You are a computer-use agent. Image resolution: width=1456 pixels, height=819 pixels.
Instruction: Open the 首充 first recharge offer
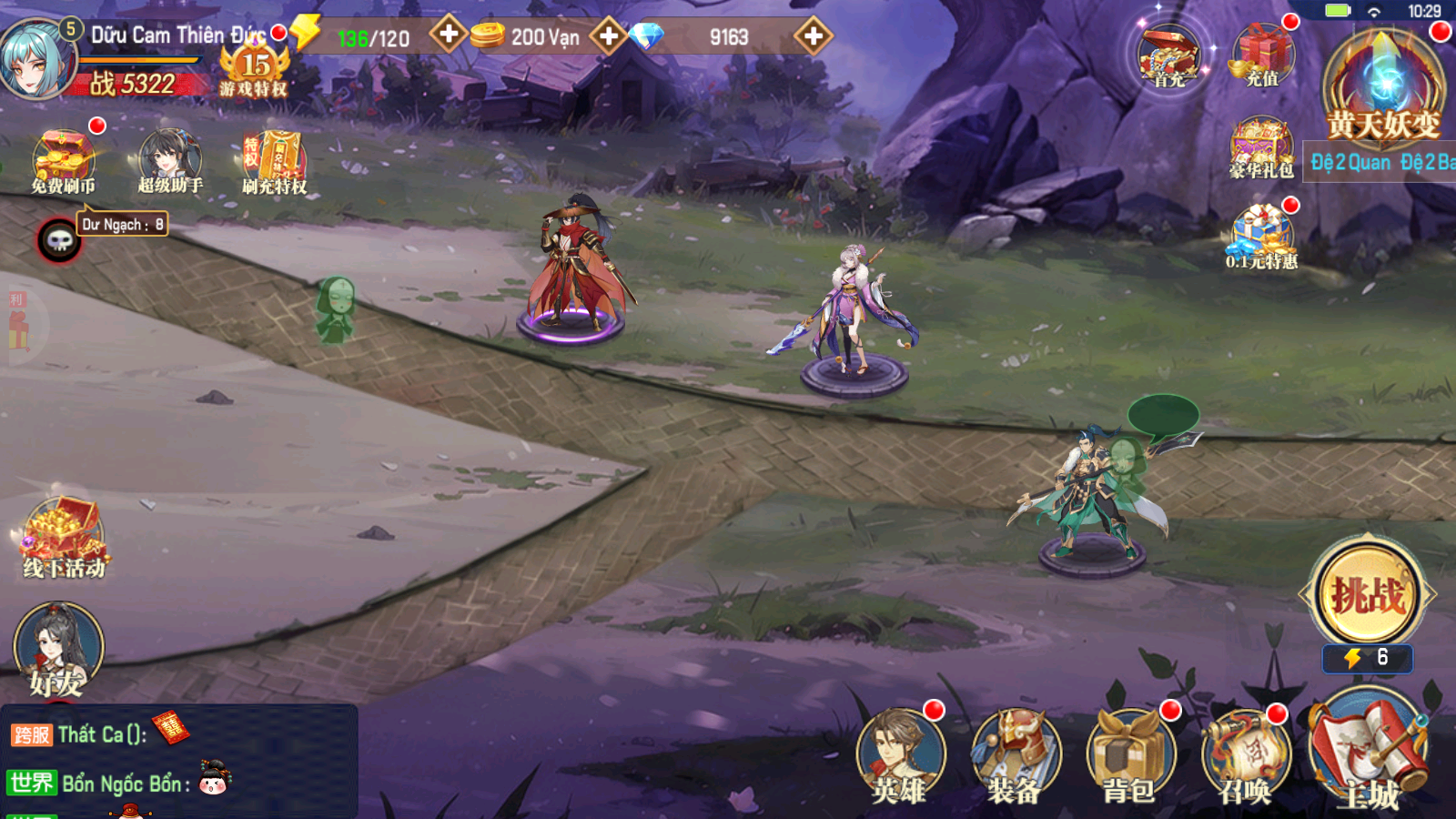(1169, 56)
